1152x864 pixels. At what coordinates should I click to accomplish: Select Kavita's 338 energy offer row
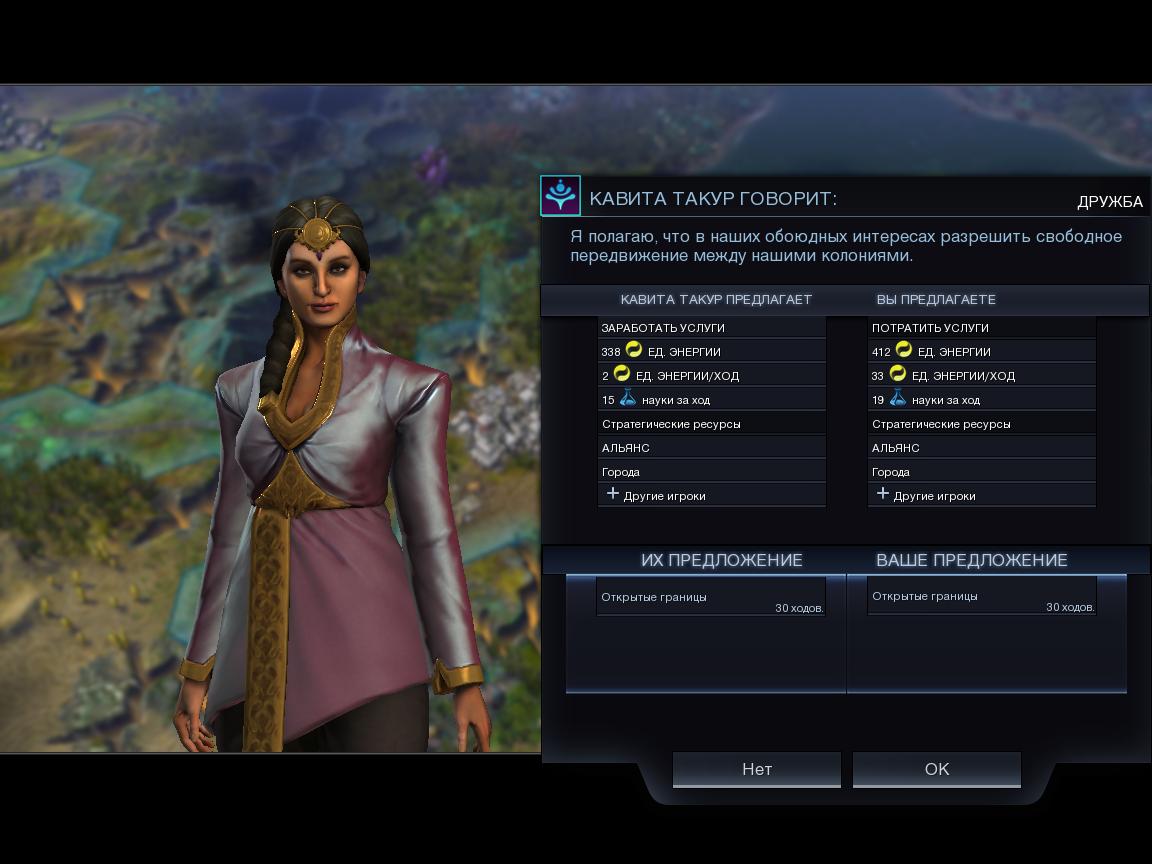(711, 351)
